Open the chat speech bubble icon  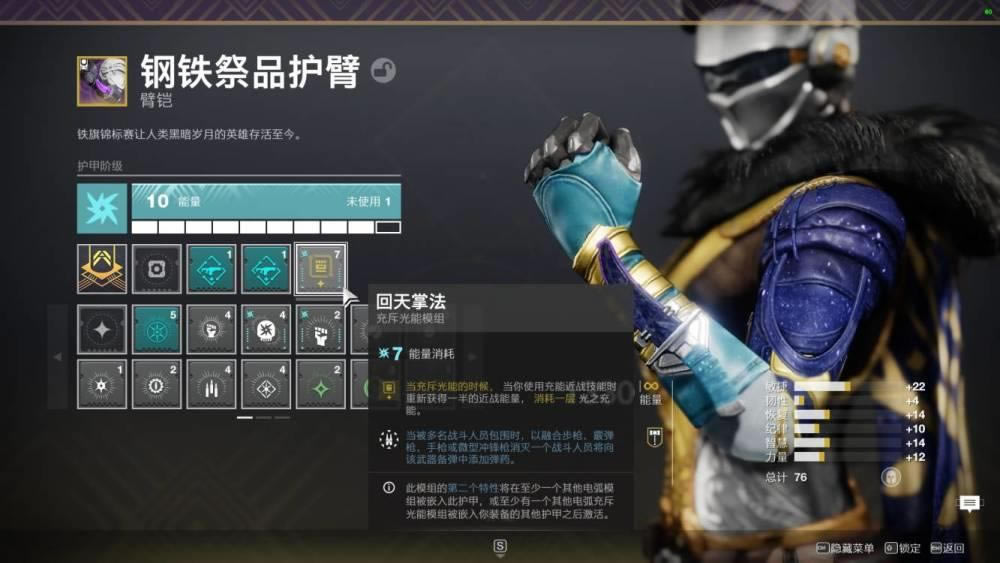[x=969, y=503]
